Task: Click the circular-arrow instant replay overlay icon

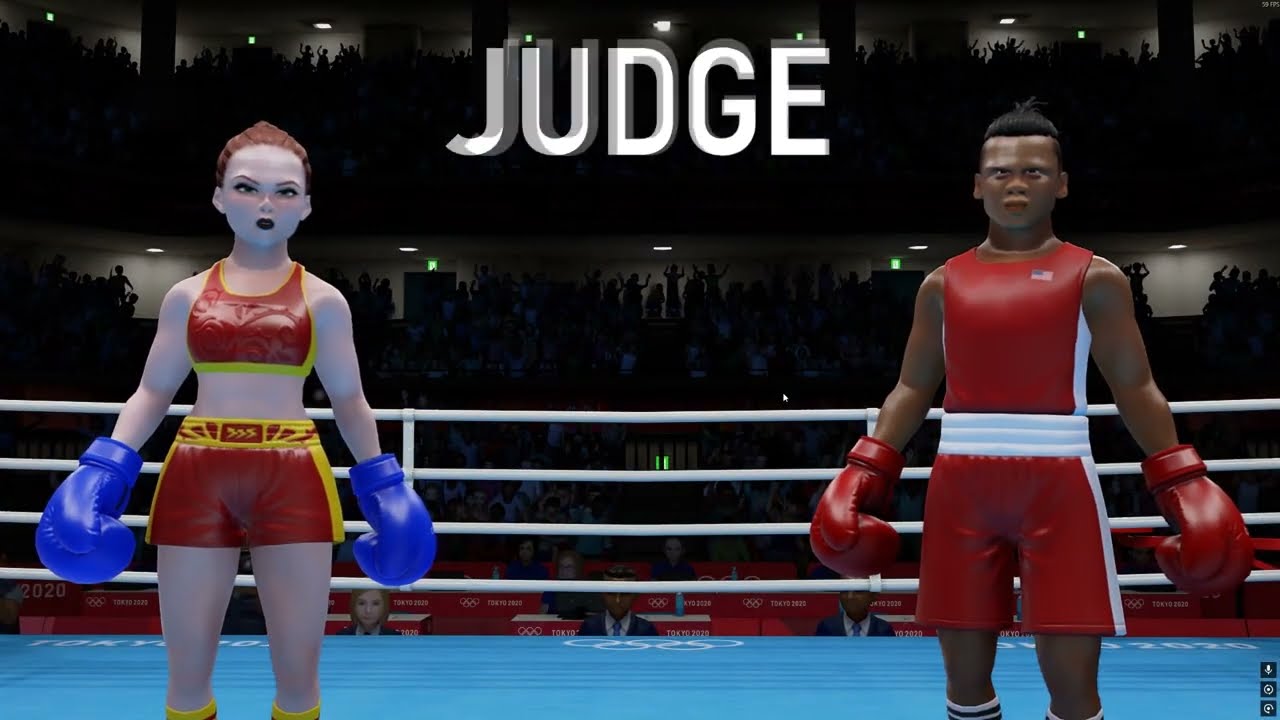Action: click(x=1268, y=708)
